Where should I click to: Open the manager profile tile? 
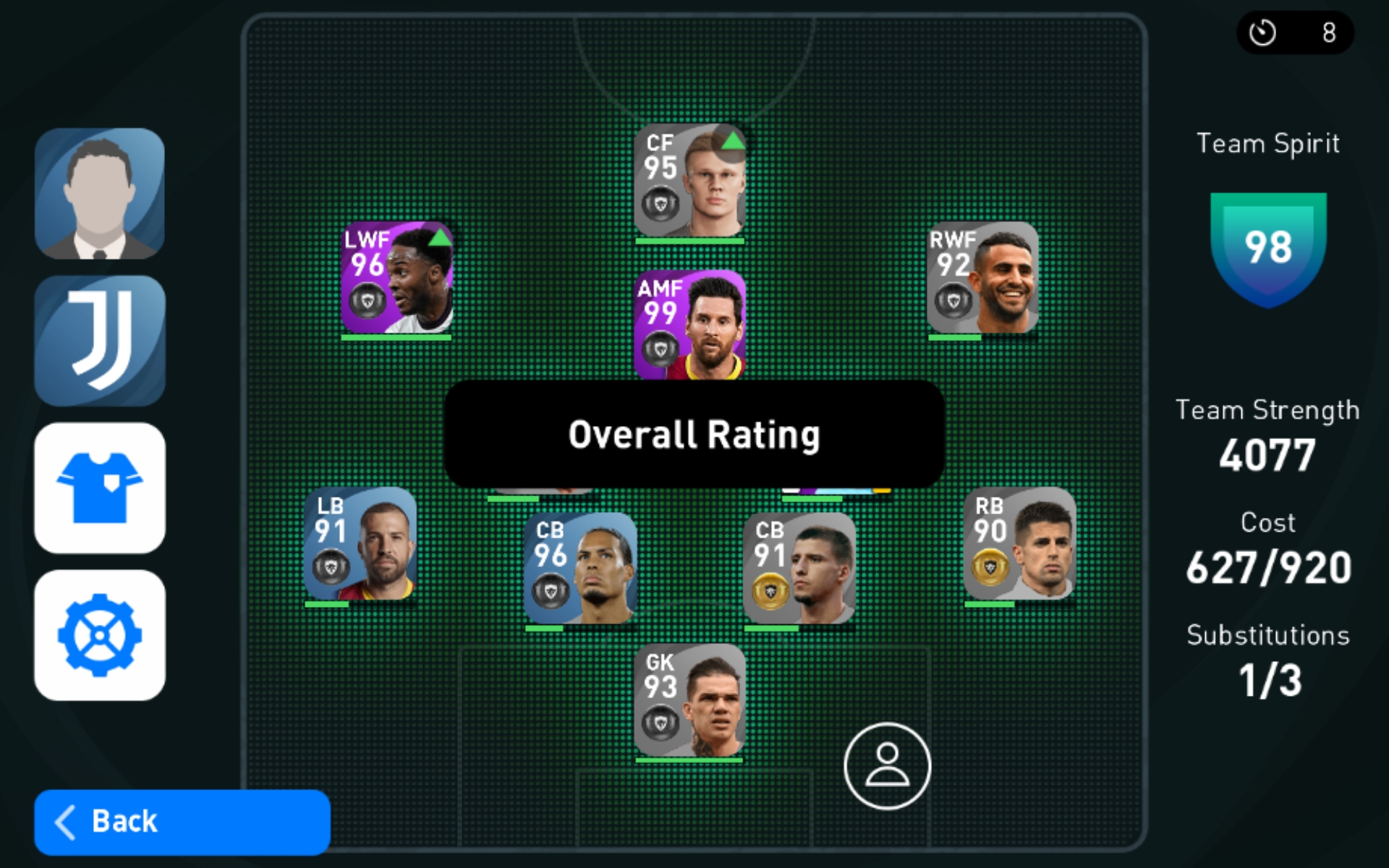[100, 194]
